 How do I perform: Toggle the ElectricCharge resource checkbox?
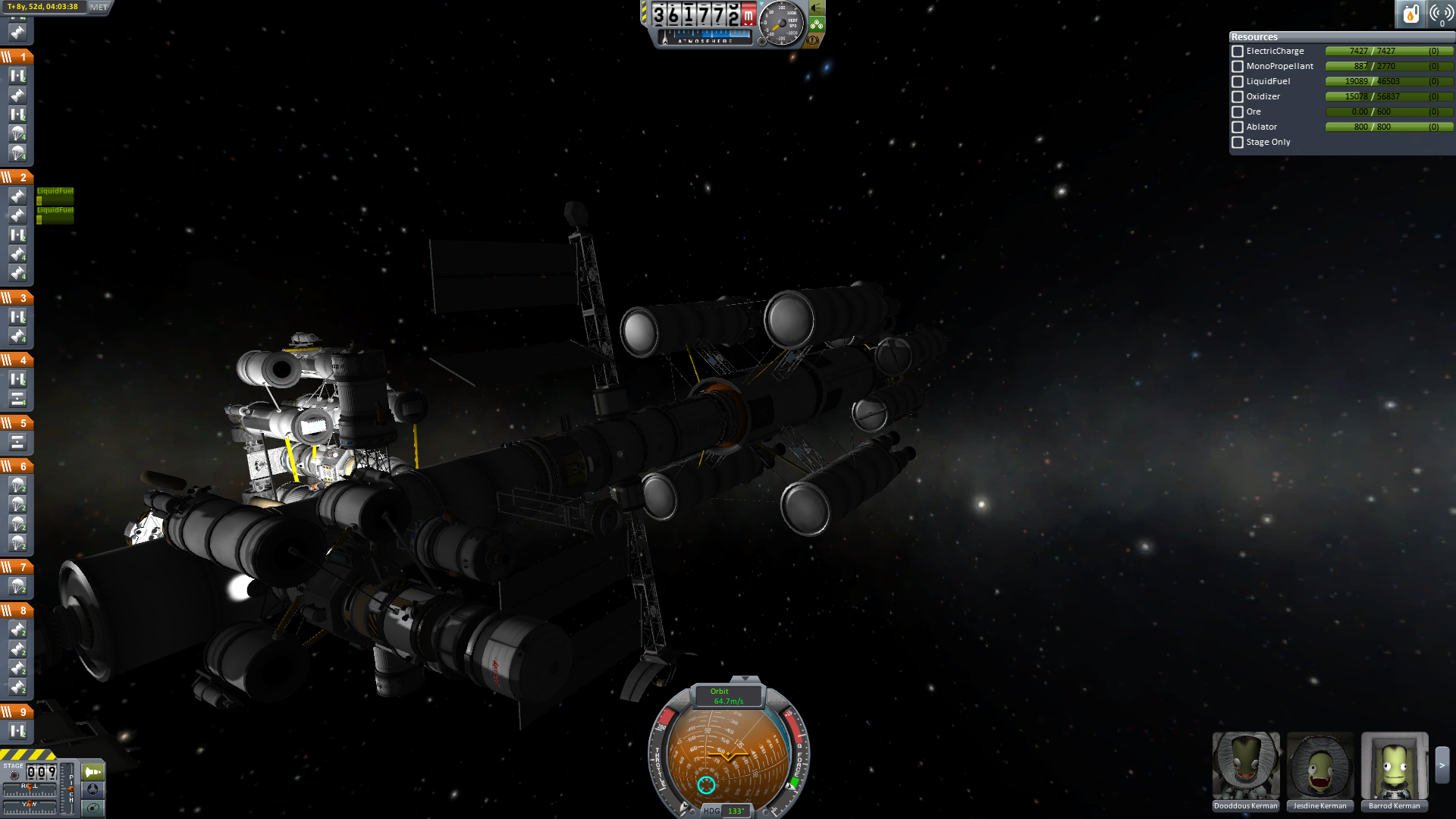coord(1238,52)
